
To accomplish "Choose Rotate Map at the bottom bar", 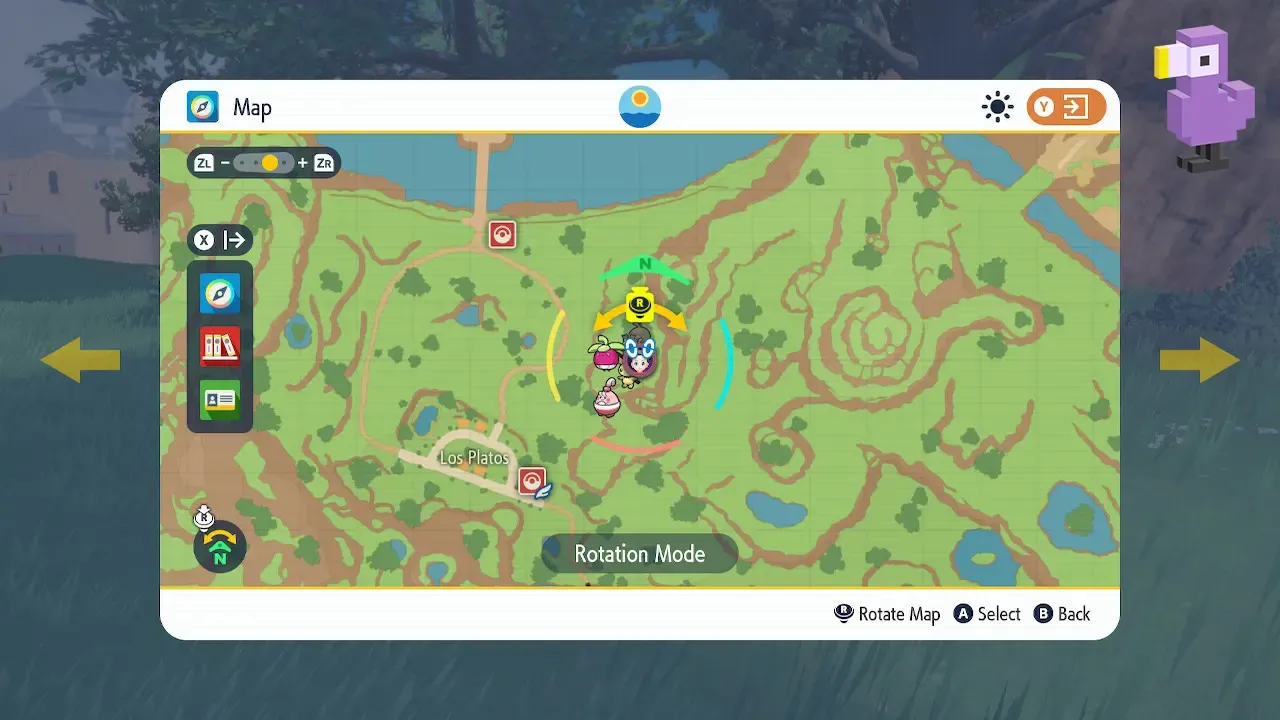I will [x=887, y=614].
